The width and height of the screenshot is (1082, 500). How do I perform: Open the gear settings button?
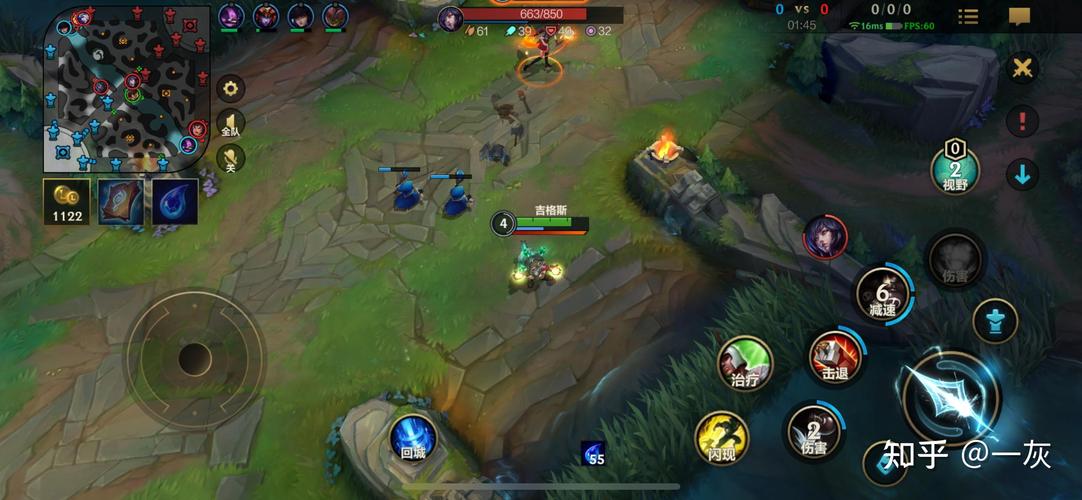pos(231,88)
